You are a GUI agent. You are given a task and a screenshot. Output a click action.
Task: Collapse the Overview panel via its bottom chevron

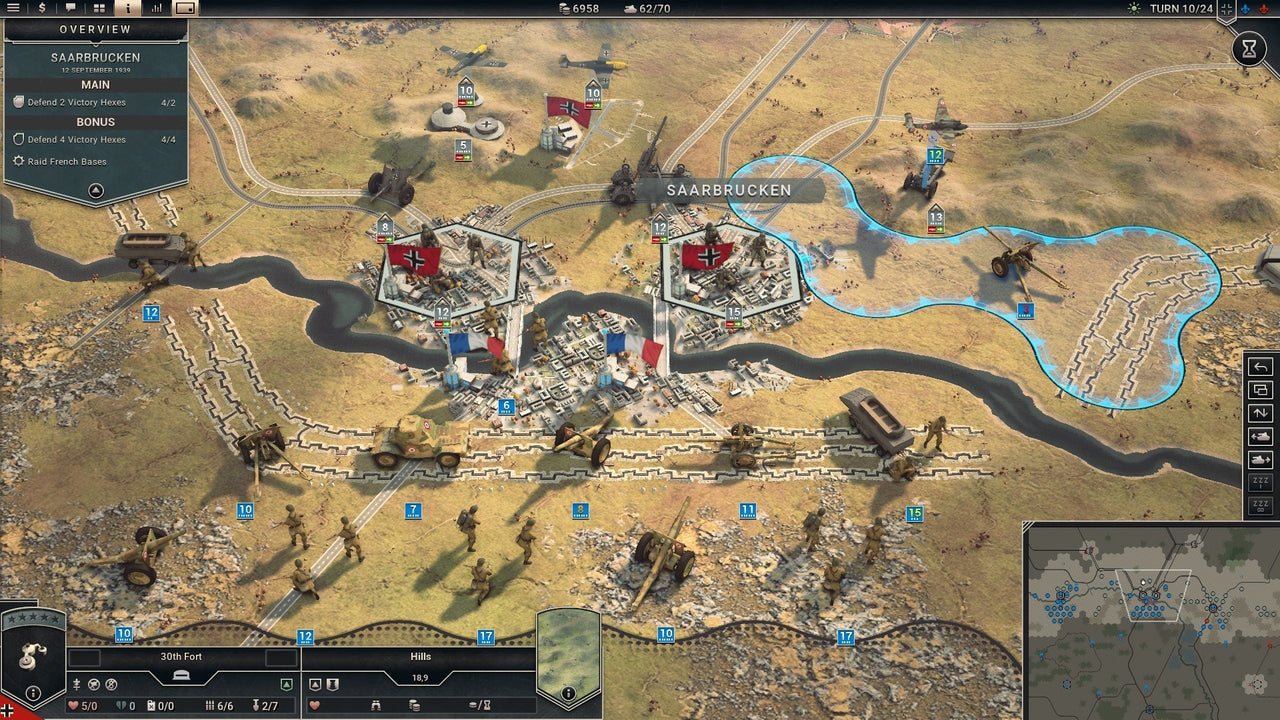pyautogui.click(x=97, y=190)
